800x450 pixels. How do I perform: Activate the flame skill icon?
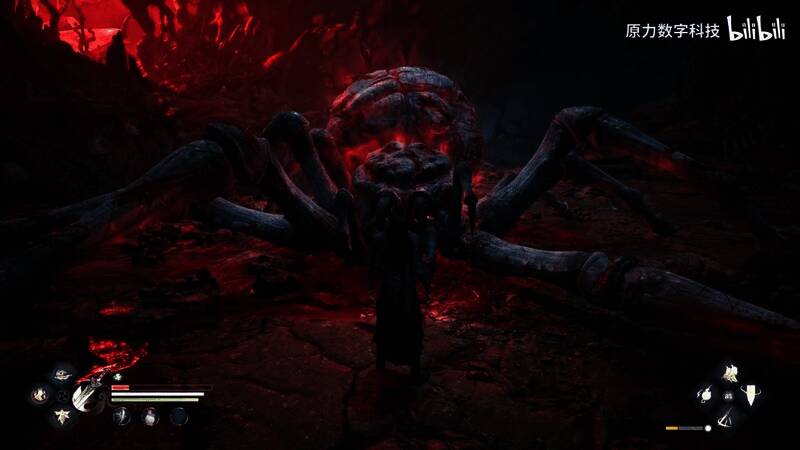(41, 395)
